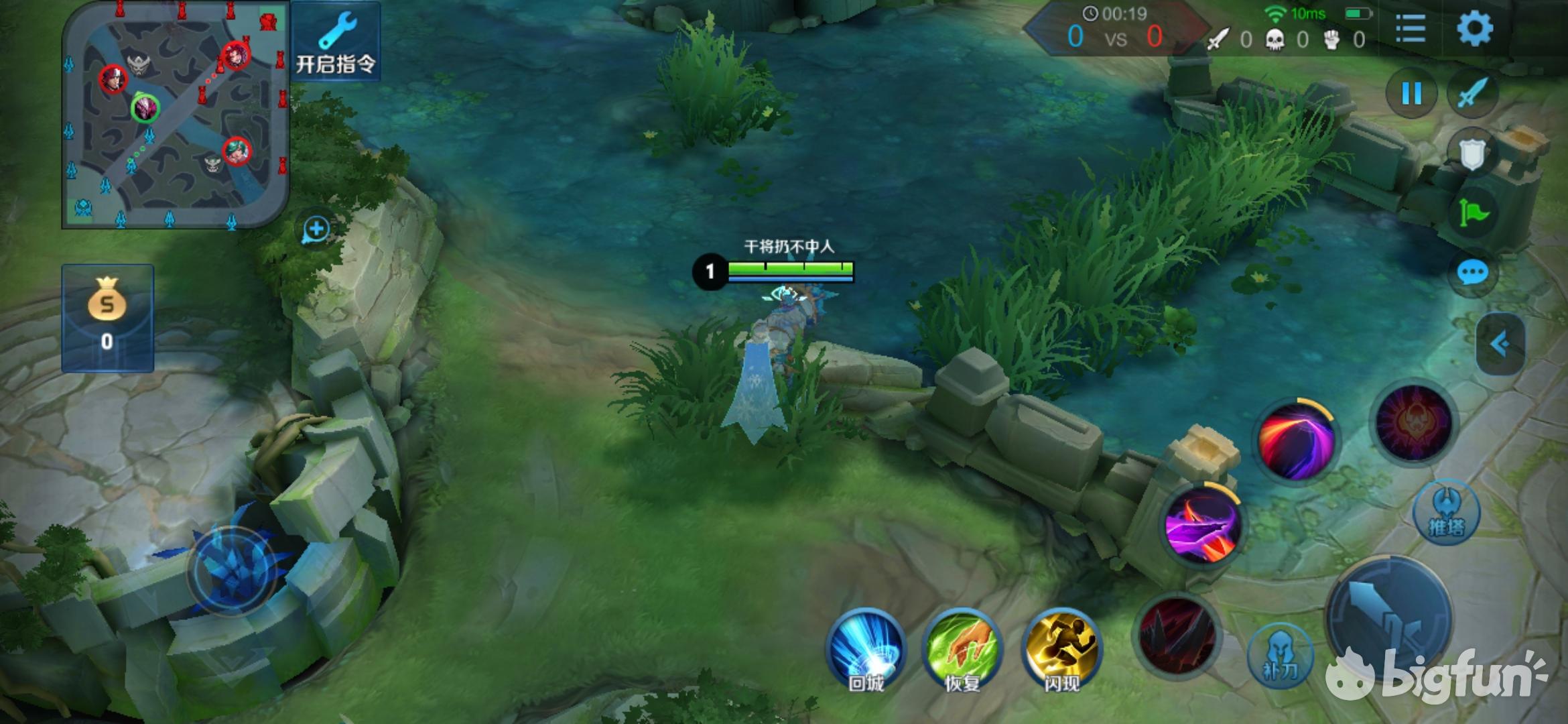Open the gold coin shop panel

(x=107, y=318)
